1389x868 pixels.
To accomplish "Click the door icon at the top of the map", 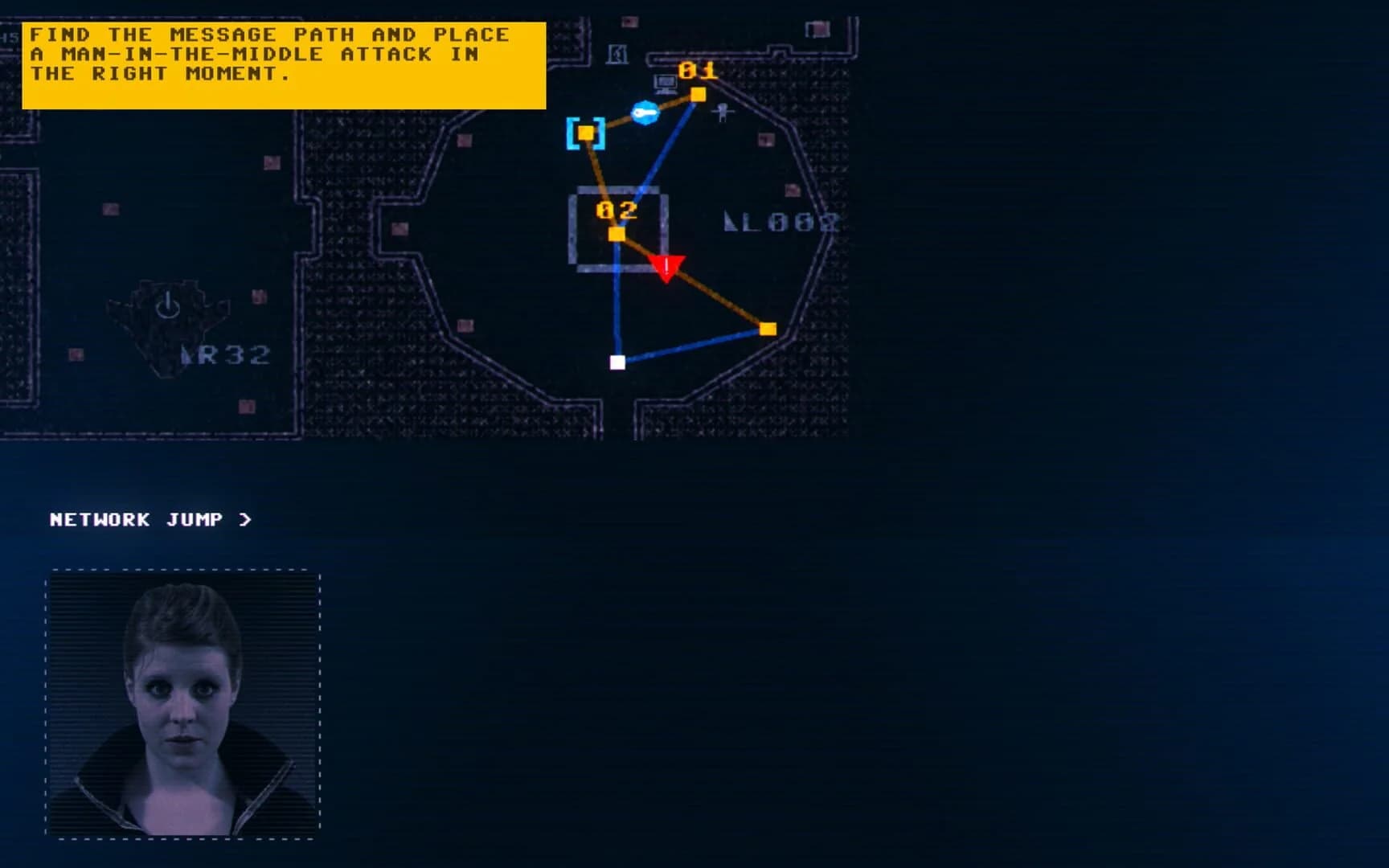I will tap(617, 54).
